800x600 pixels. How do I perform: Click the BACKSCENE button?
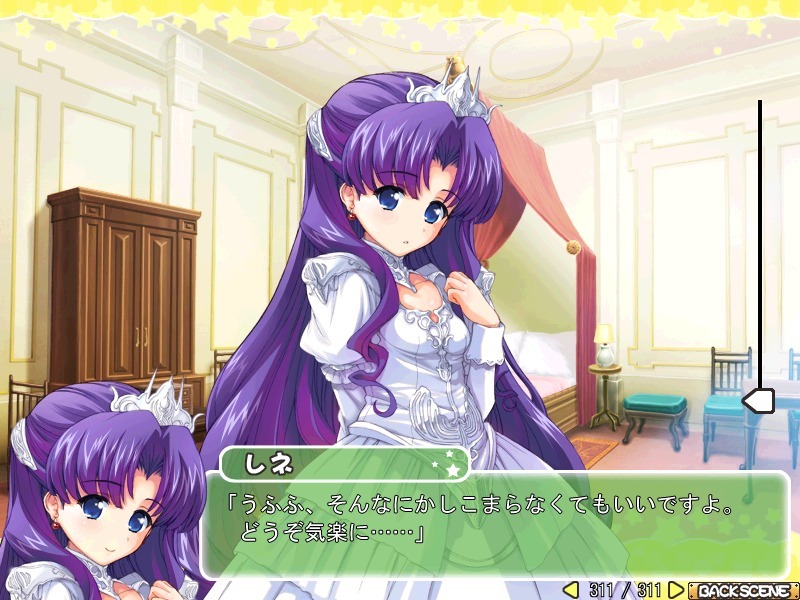point(743,590)
